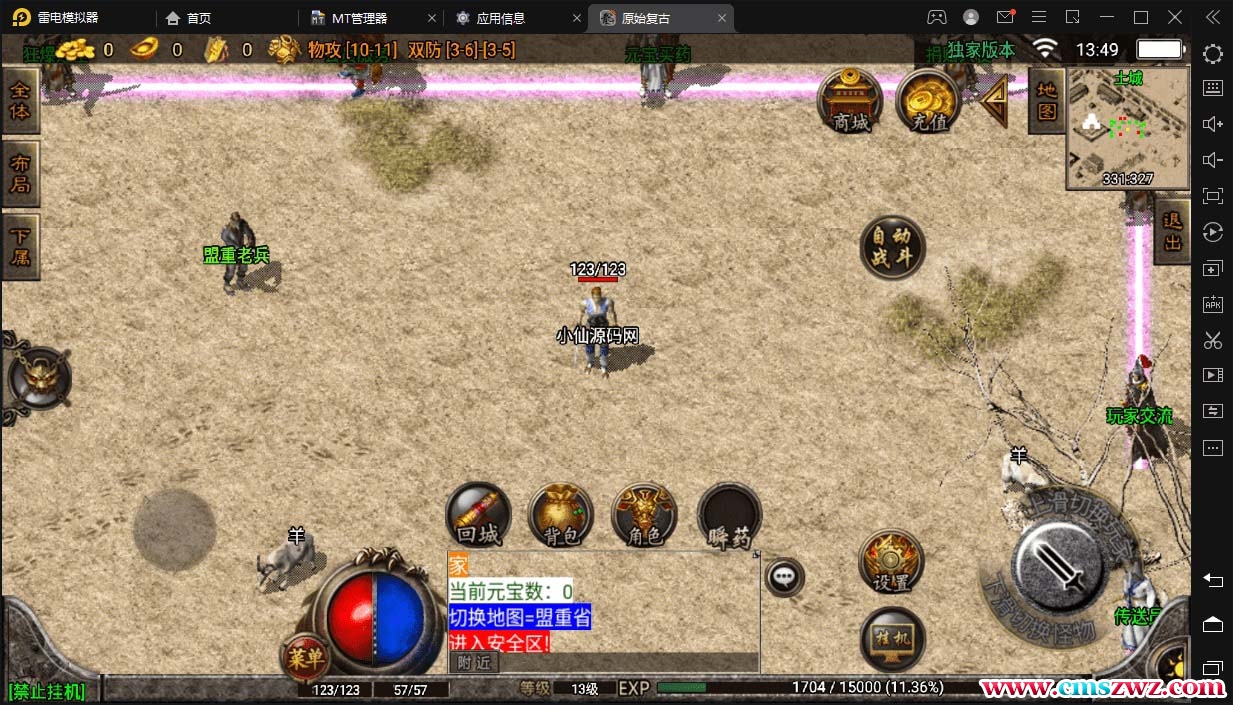Open the 设置 settings

click(891, 562)
